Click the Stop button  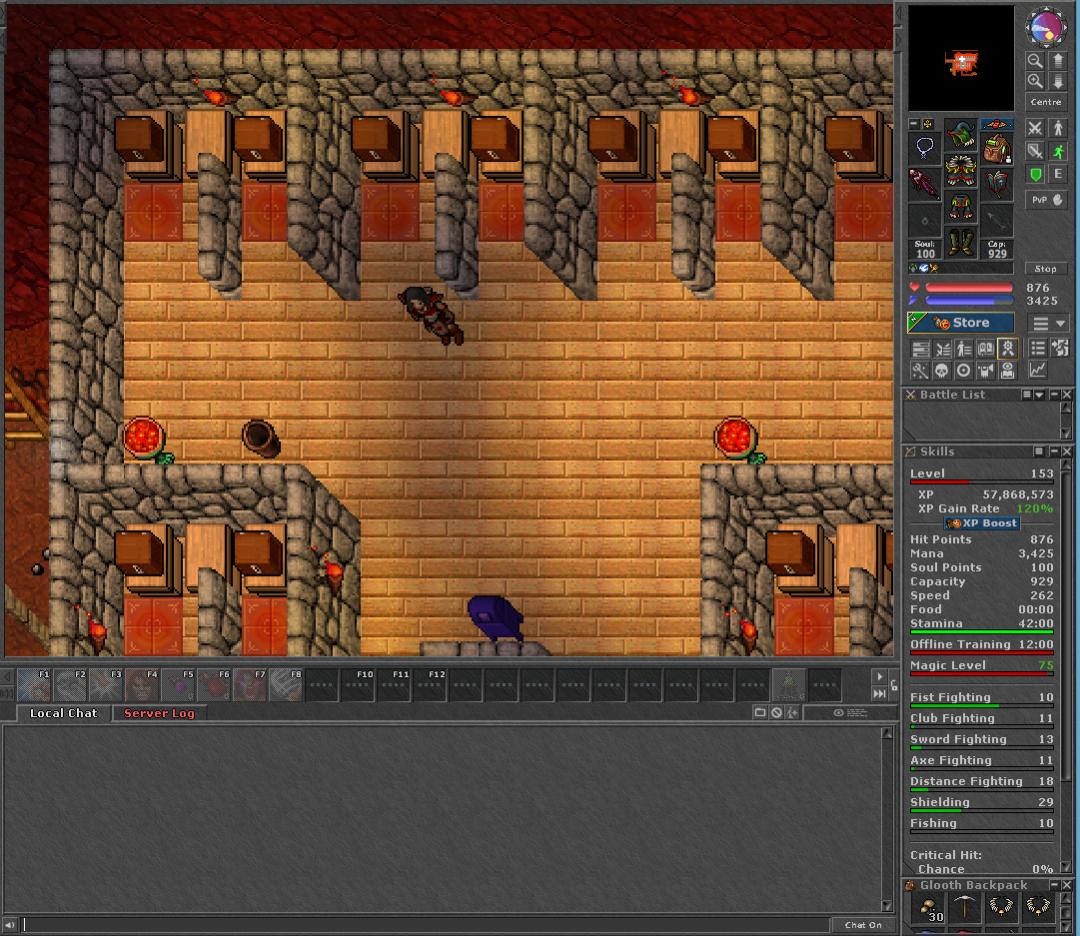pyautogui.click(x=1045, y=268)
